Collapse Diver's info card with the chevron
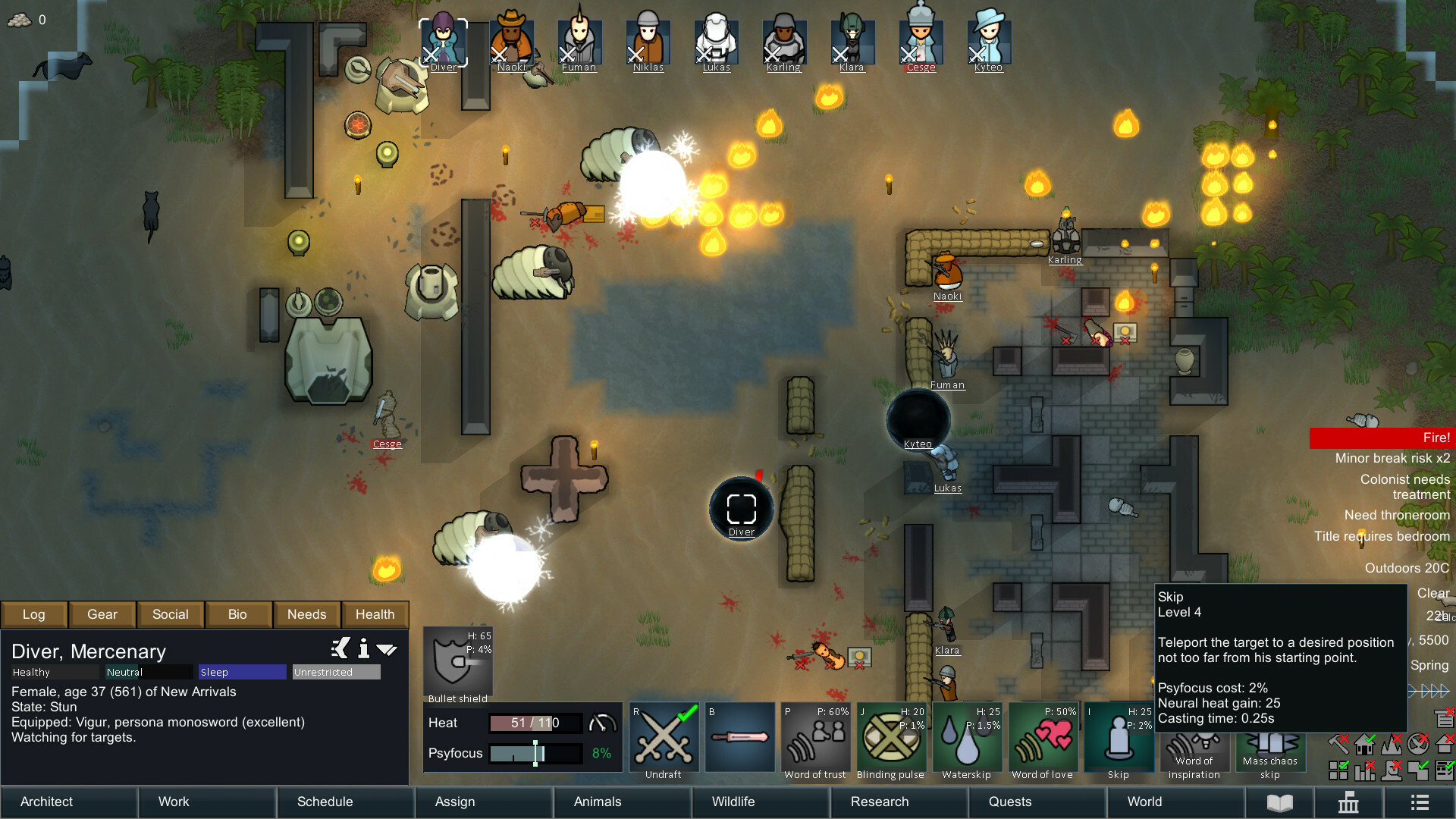 coord(387,649)
